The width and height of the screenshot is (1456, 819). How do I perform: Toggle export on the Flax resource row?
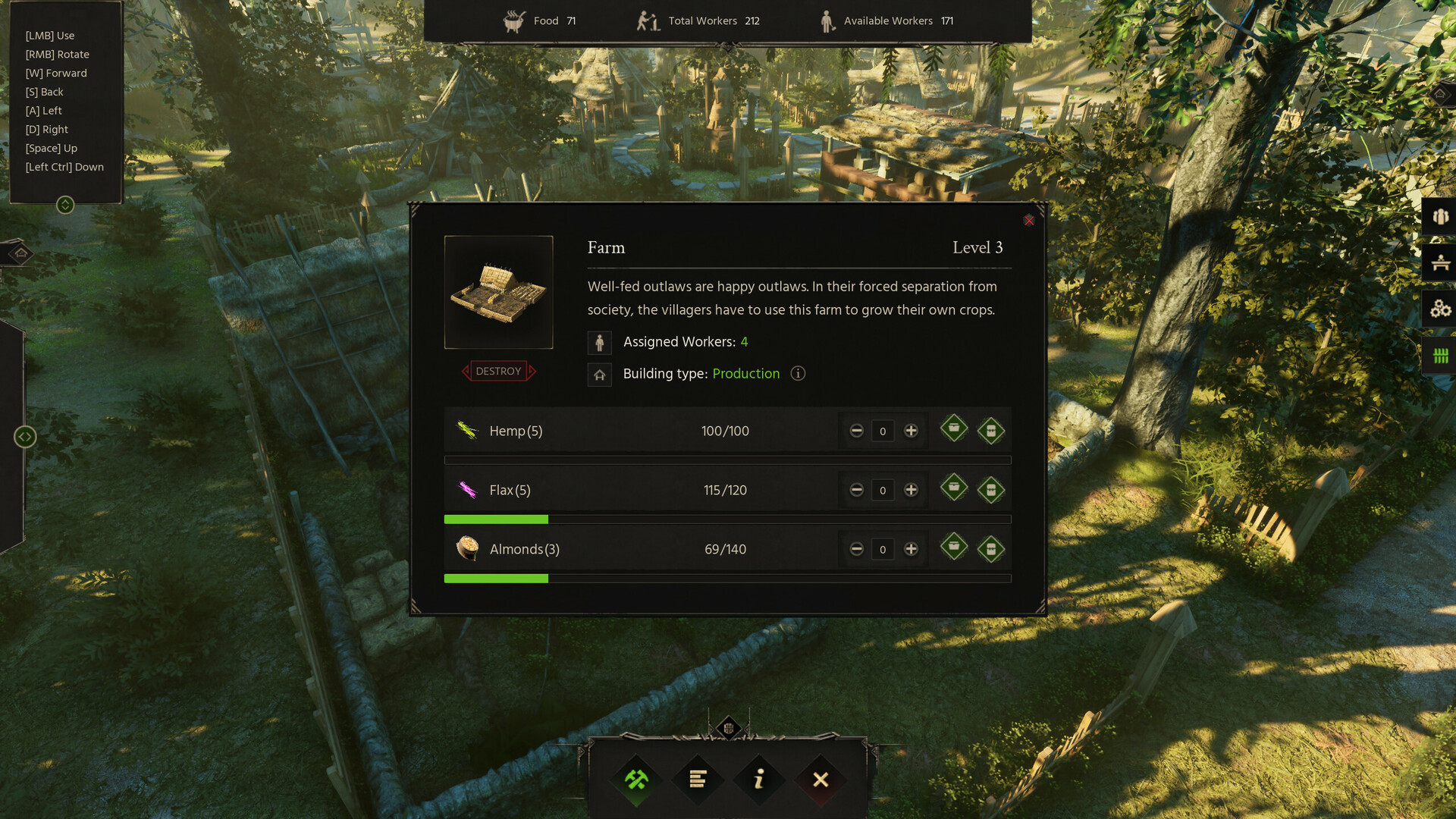(x=991, y=489)
